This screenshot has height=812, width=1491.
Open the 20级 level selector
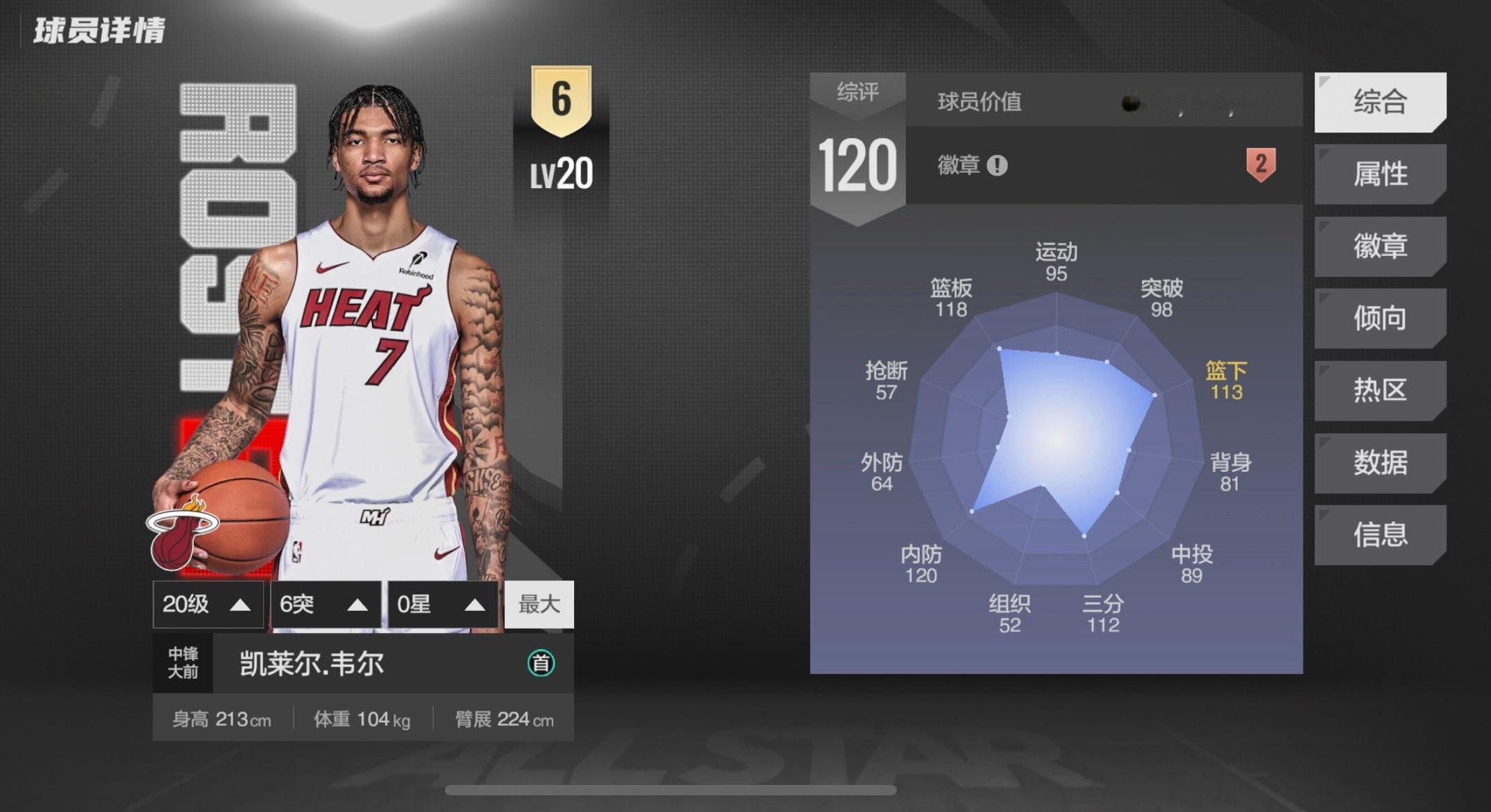click(208, 604)
